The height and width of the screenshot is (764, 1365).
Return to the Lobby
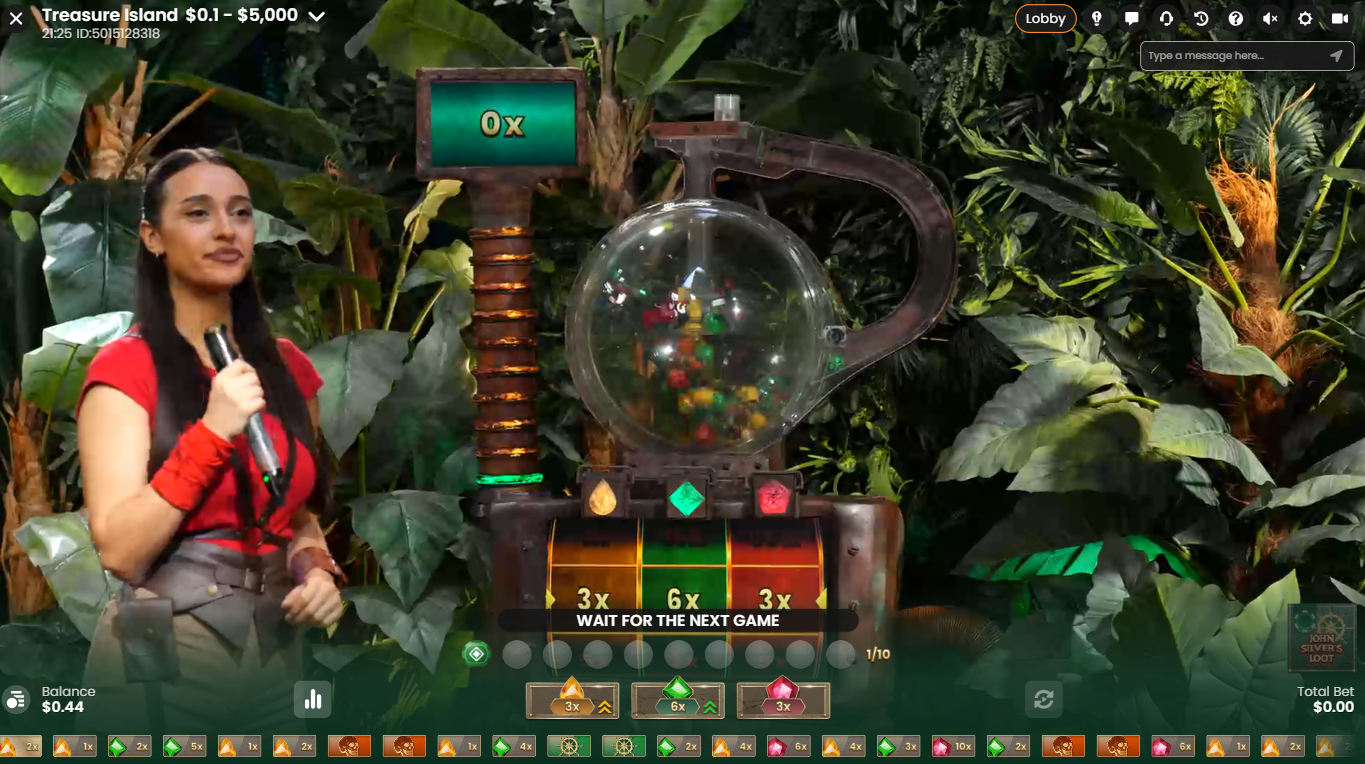tap(1045, 18)
